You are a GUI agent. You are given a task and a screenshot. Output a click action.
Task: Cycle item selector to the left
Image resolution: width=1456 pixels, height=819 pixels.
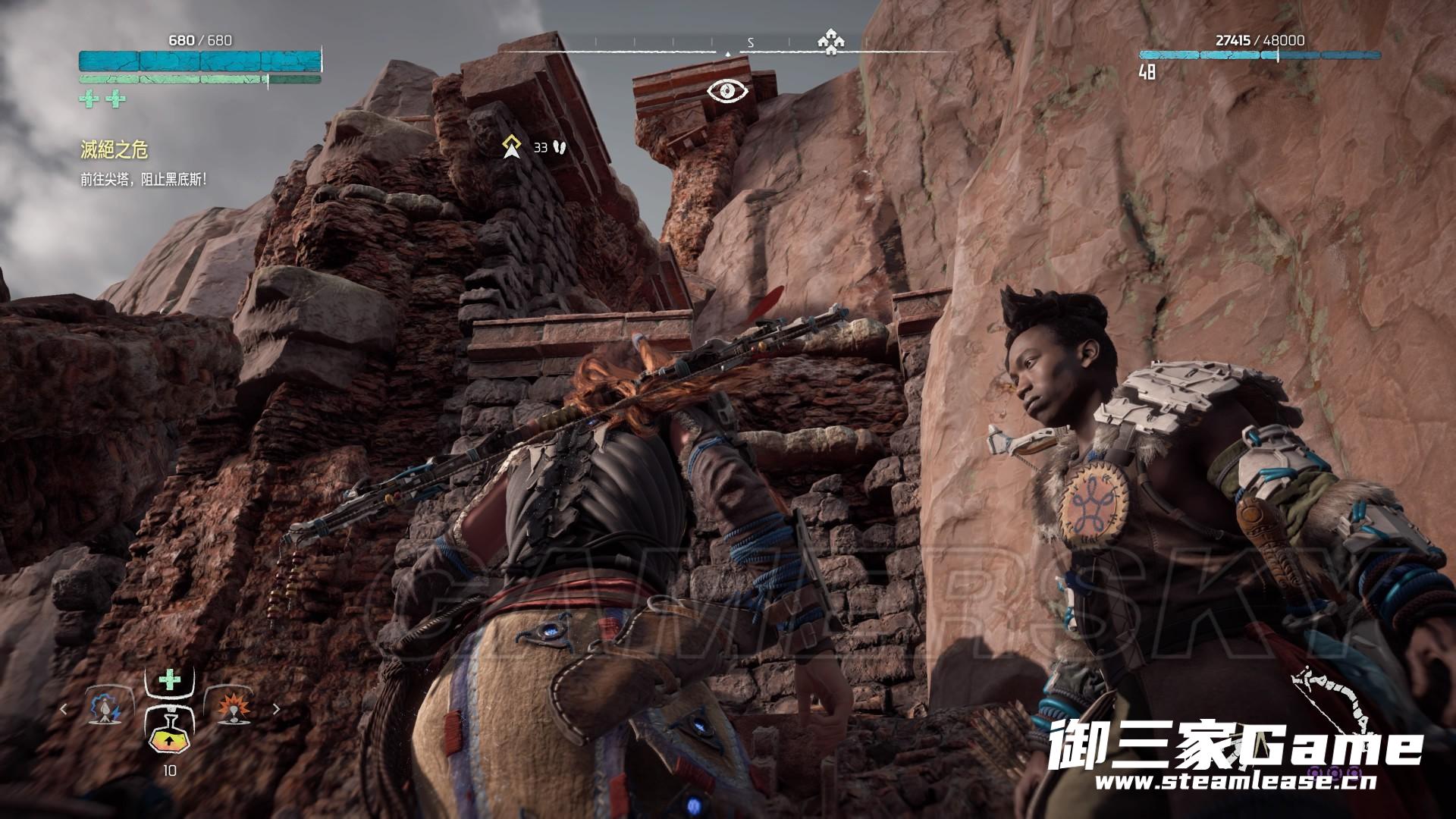click(x=64, y=709)
